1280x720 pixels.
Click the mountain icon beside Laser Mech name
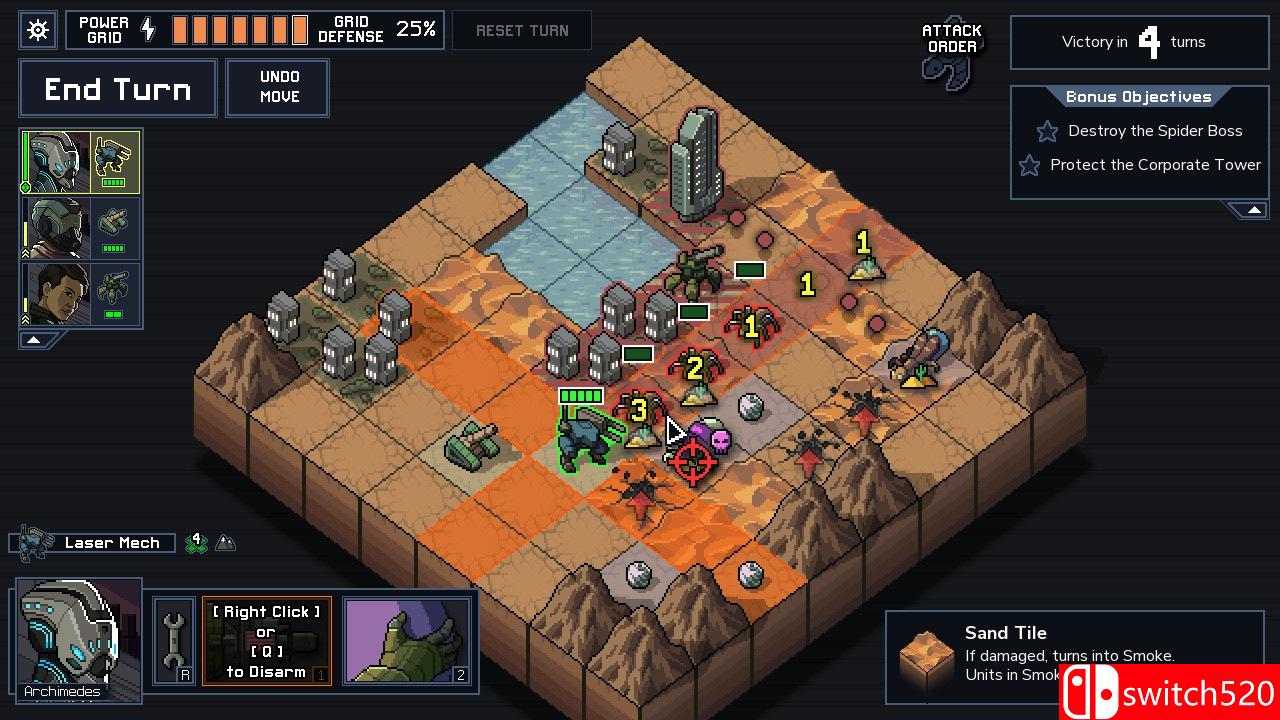(x=226, y=542)
